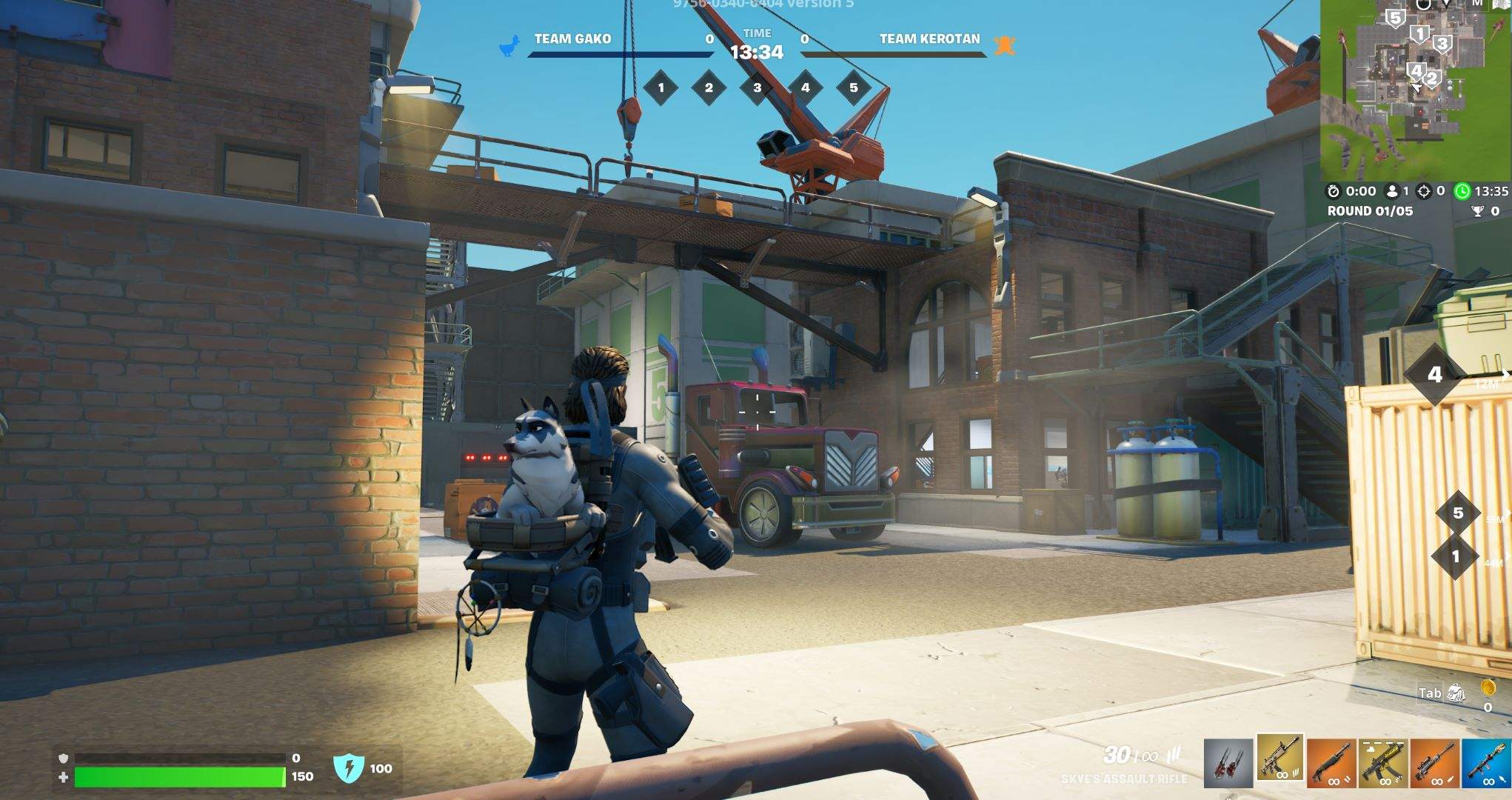Select the player count icon on the minimap panel

click(x=1391, y=192)
